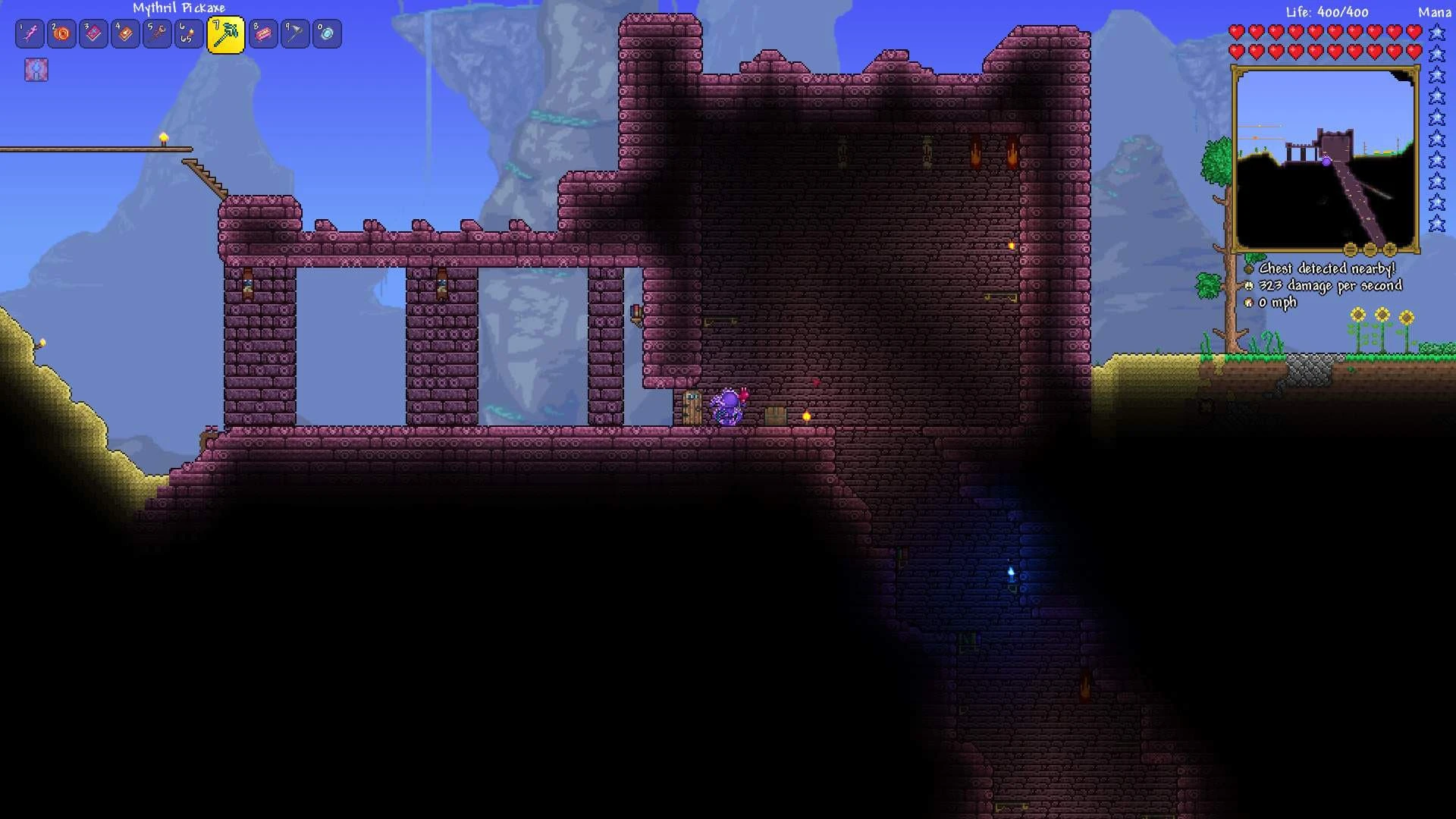This screenshot has width=1456, height=819.
Task: Toggle the 323 damage per second counter
Action: [1249, 285]
